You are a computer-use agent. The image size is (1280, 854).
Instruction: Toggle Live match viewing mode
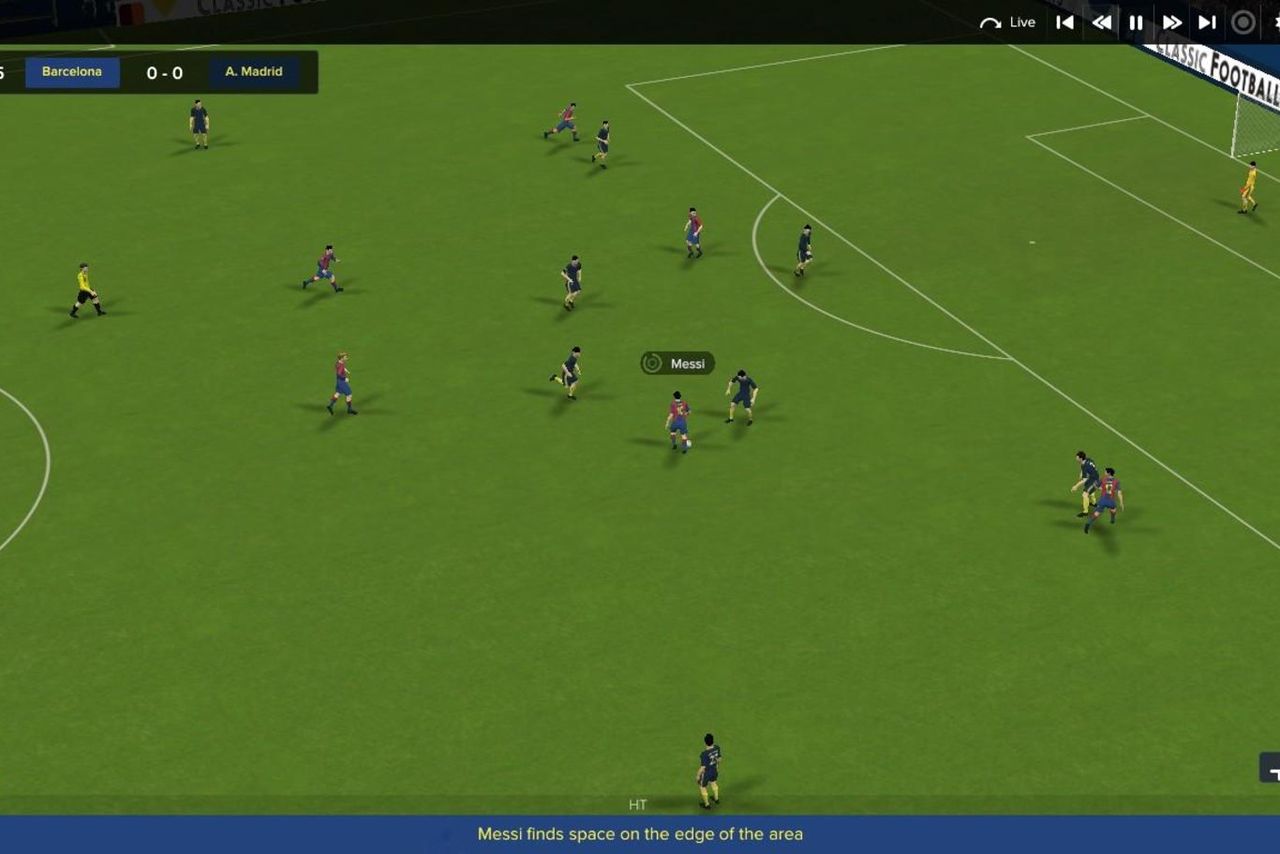coord(1022,21)
